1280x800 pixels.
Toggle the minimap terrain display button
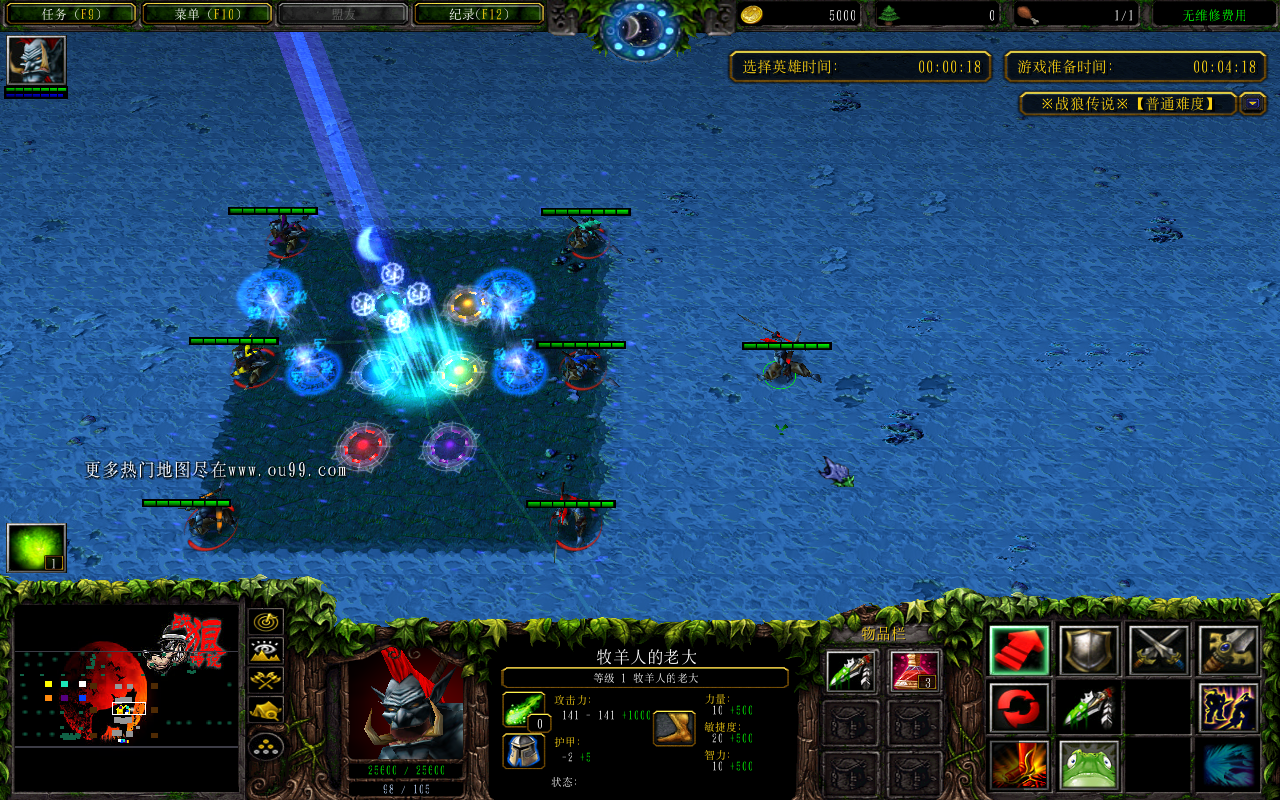pos(266,652)
